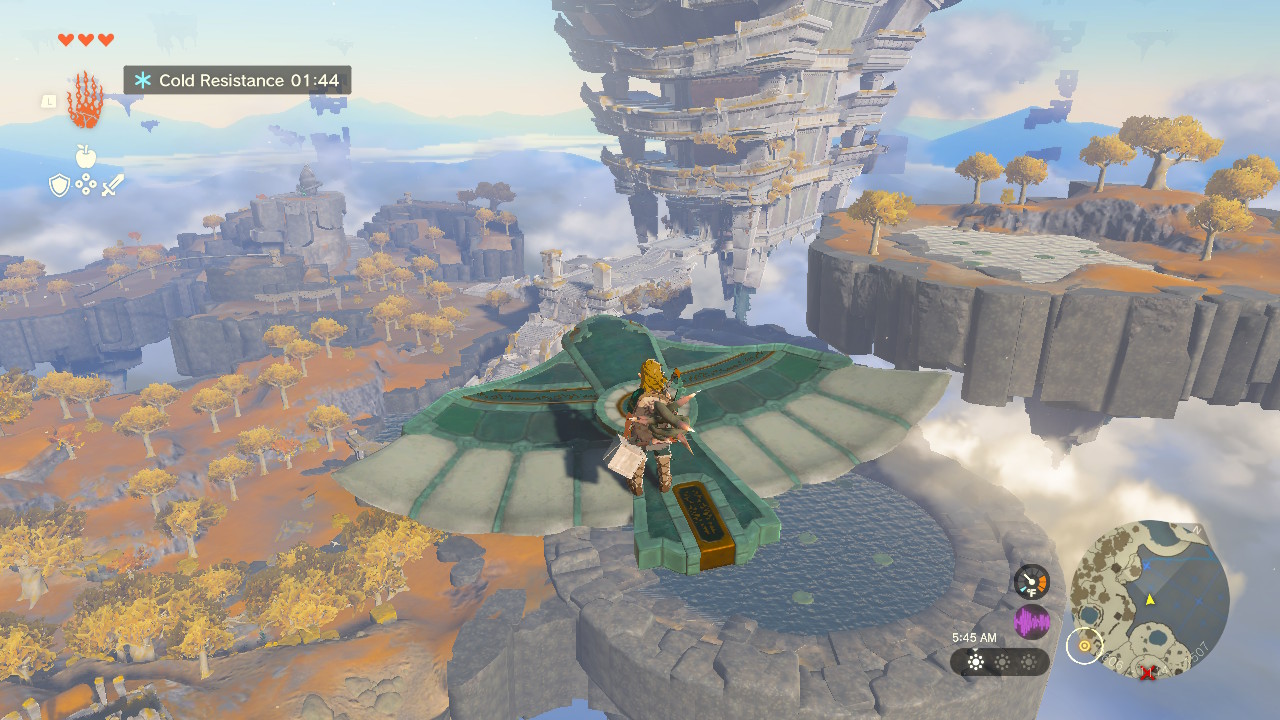Click the temperature gauge needle
This screenshot has width=1280, height=720.
pyautogui.click(x=1028, y=578)
